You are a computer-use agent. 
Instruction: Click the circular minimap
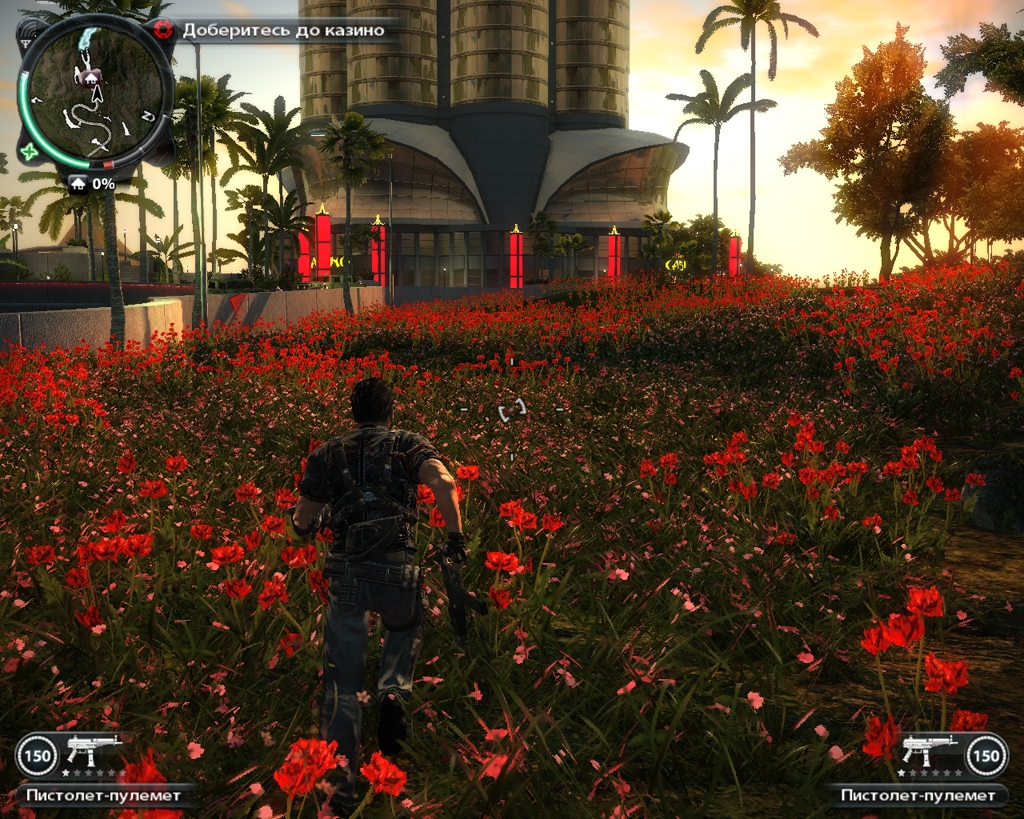point(93,93)
